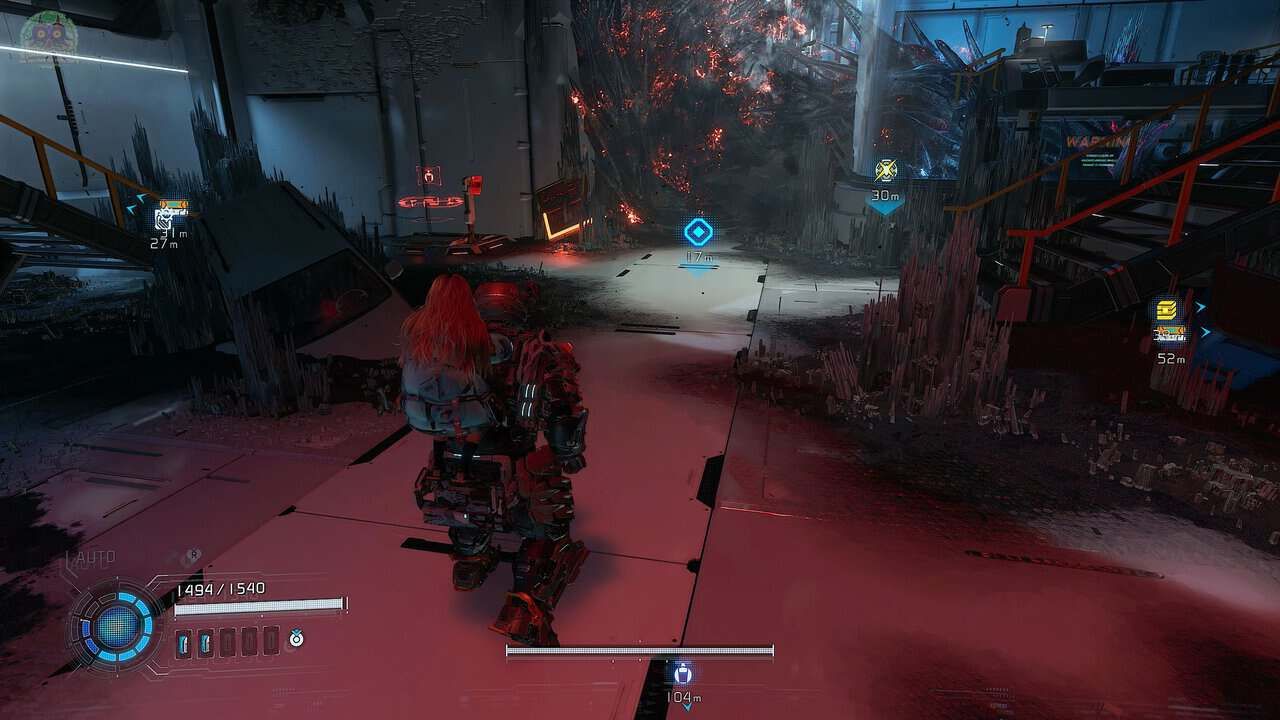Click the orange item marker at 27m

pos(173,208)
